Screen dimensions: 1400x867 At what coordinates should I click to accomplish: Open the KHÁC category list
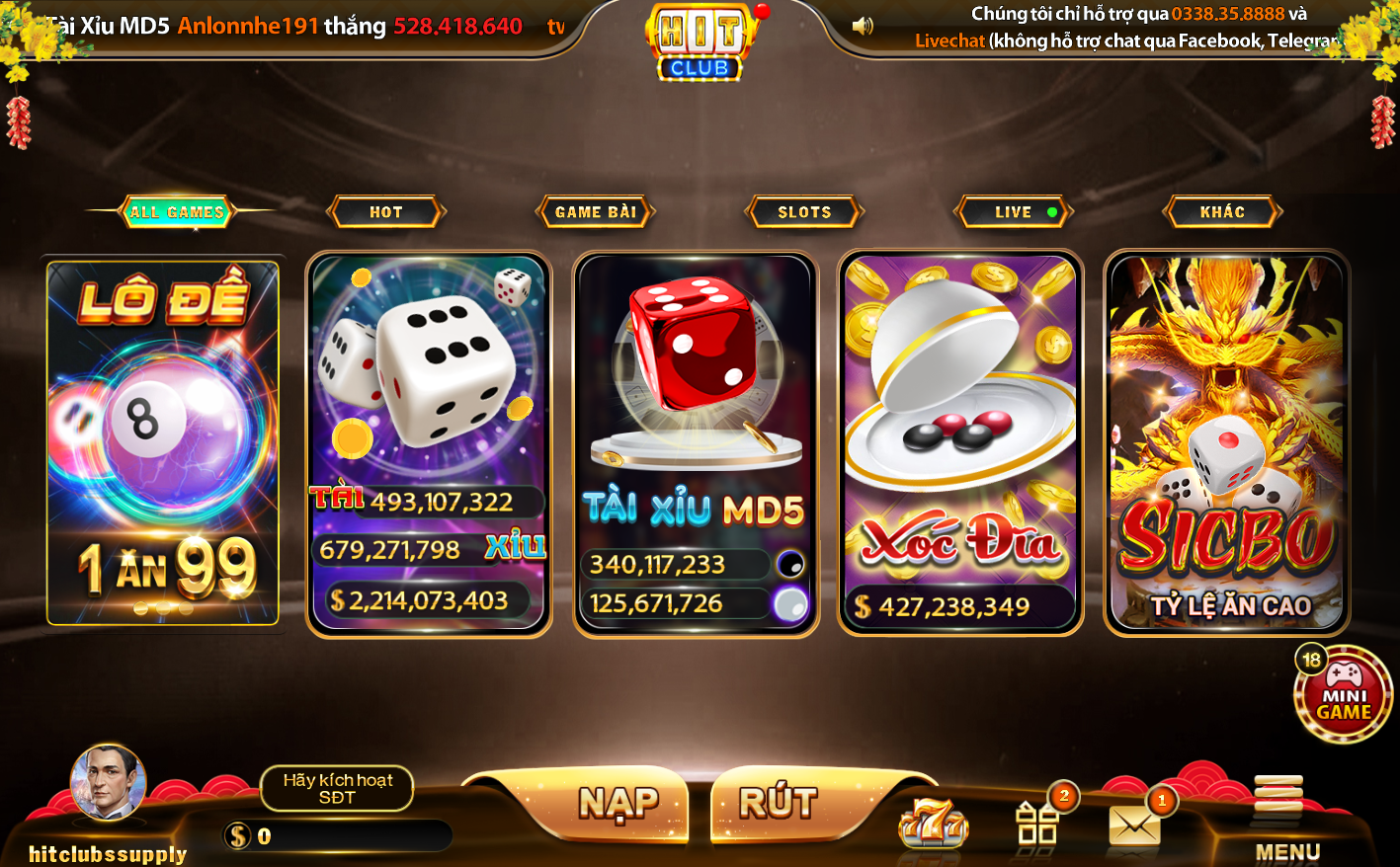pyautogui.click(x=1223, y=210)
